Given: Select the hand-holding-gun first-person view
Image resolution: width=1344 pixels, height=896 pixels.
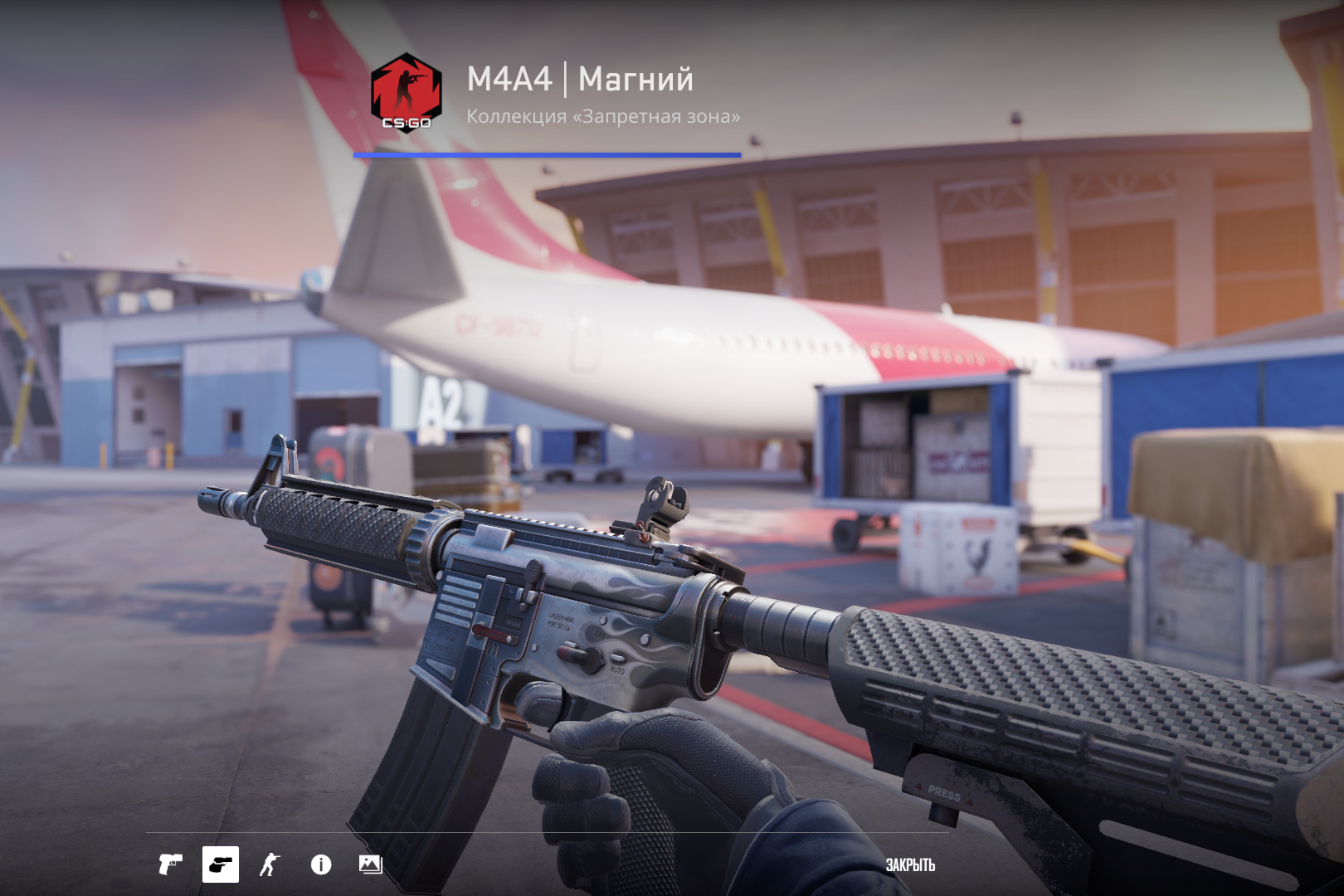Looking at the screenshot, I should click(221, 864).
